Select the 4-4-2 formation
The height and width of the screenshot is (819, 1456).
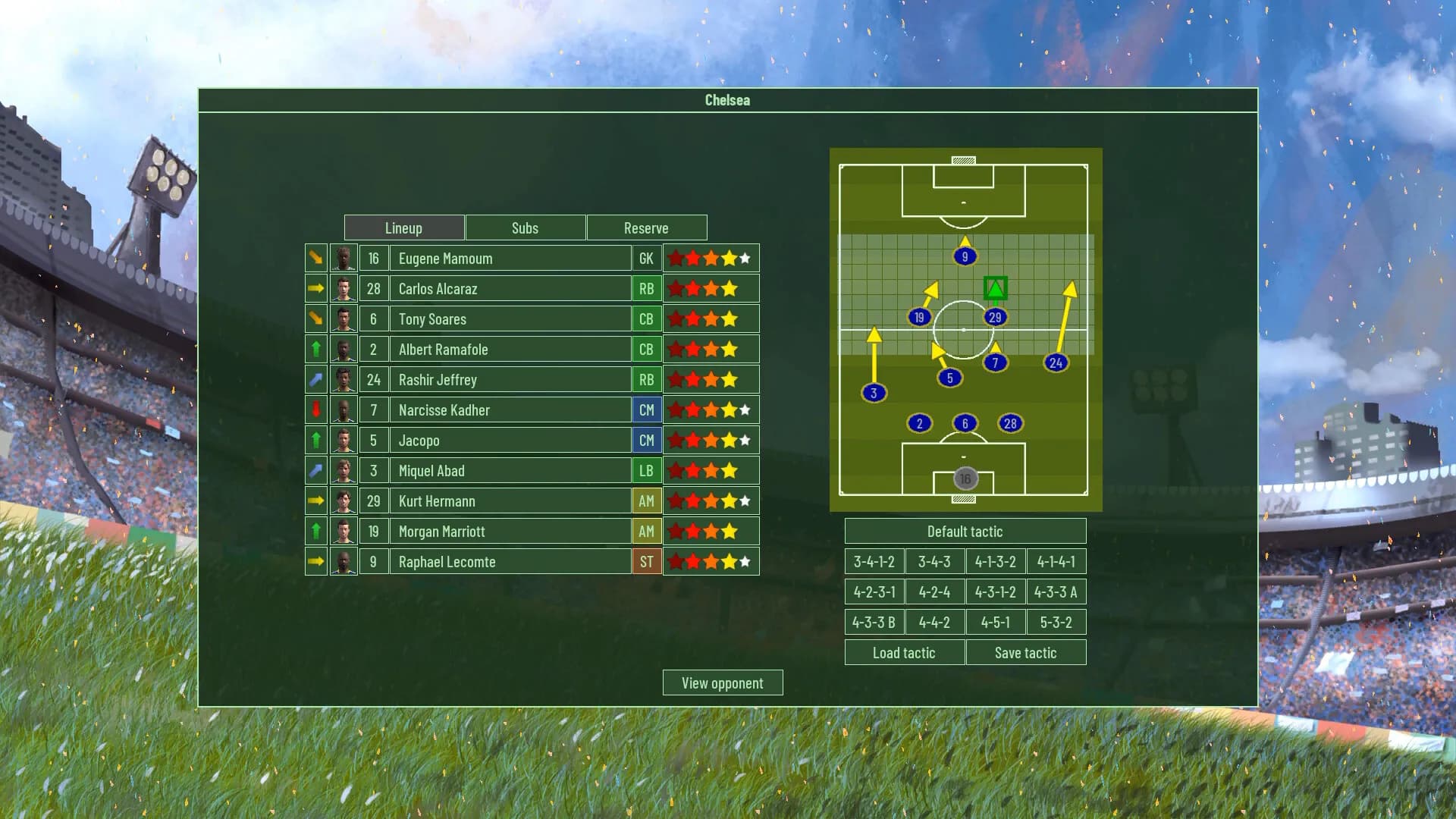(934, 621)
